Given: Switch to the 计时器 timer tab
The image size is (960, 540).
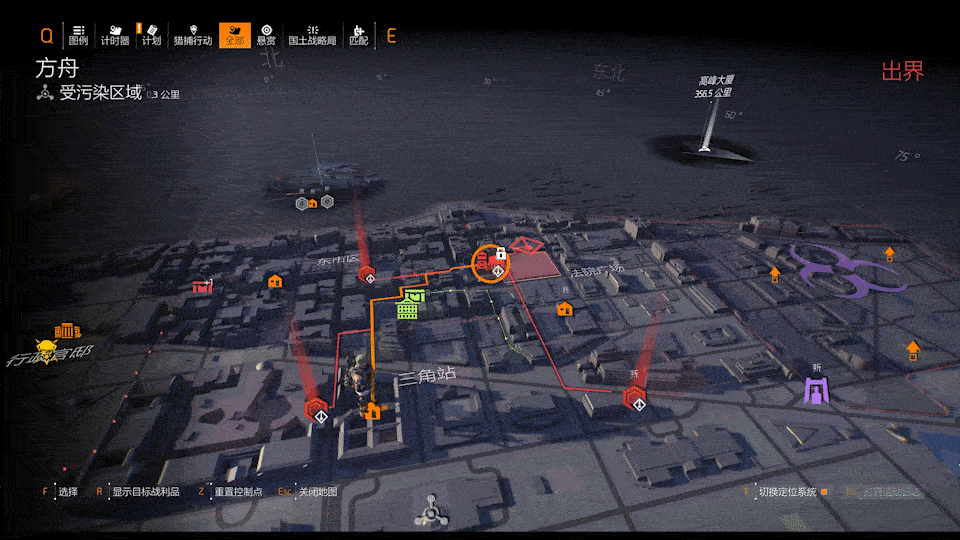Looking at the screenshot, I should pyautogui.click(x=114, y=35).
